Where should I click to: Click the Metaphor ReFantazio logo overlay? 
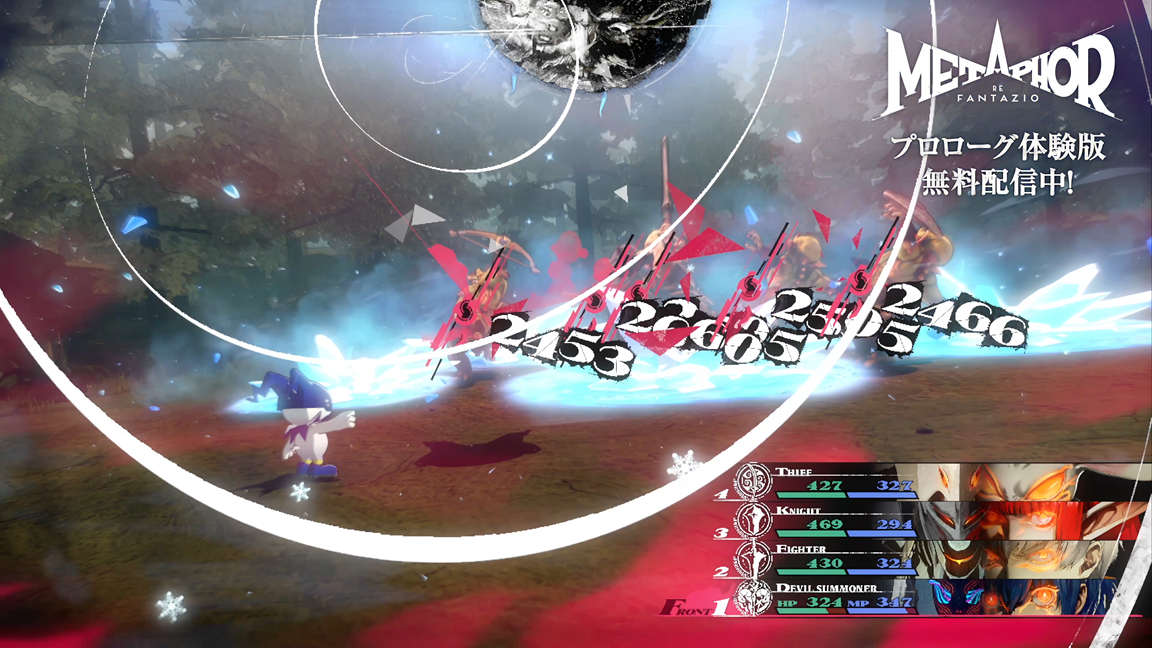[1001, 77]
